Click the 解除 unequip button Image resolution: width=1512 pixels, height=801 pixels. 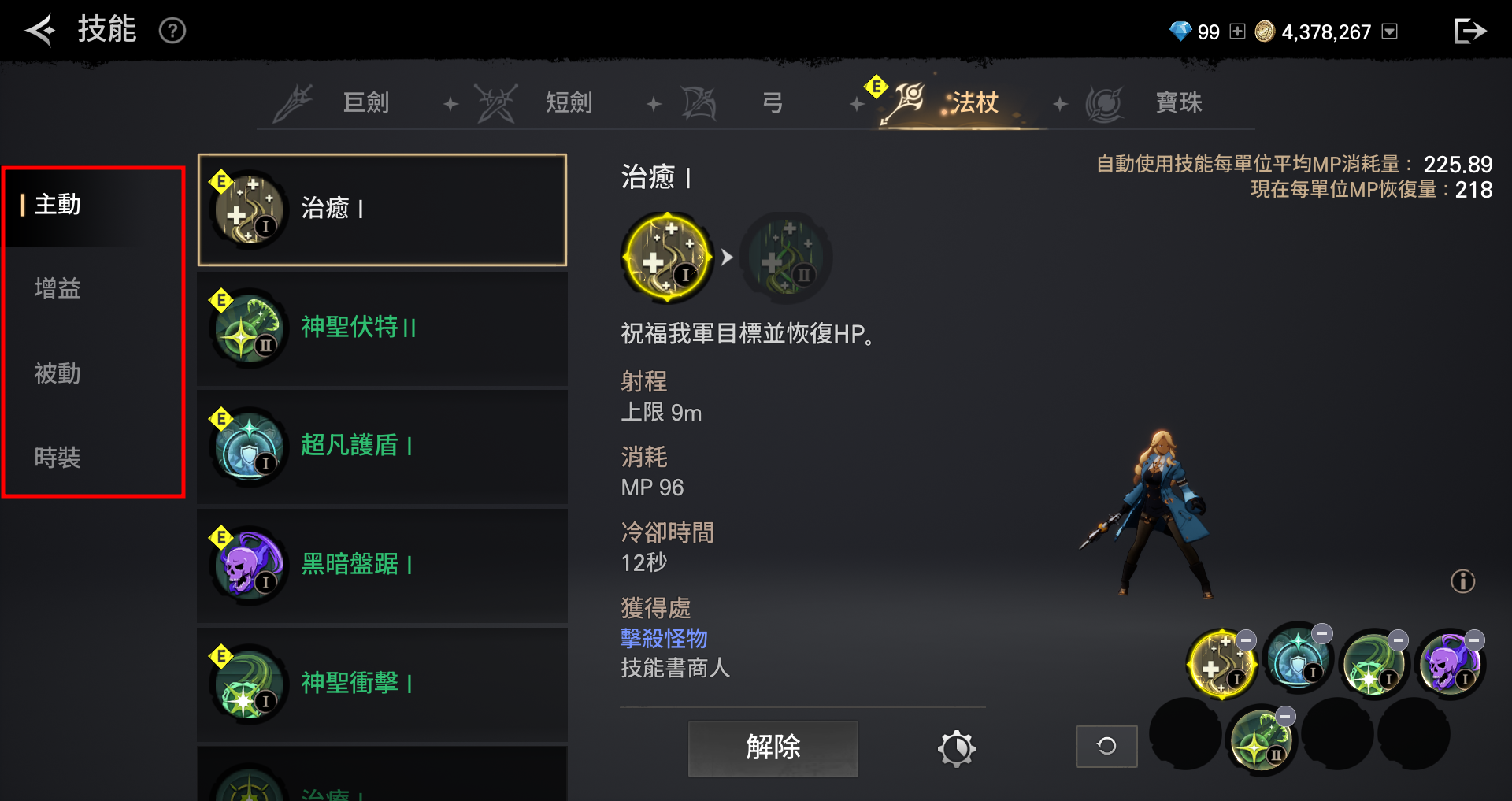[773, 747]
